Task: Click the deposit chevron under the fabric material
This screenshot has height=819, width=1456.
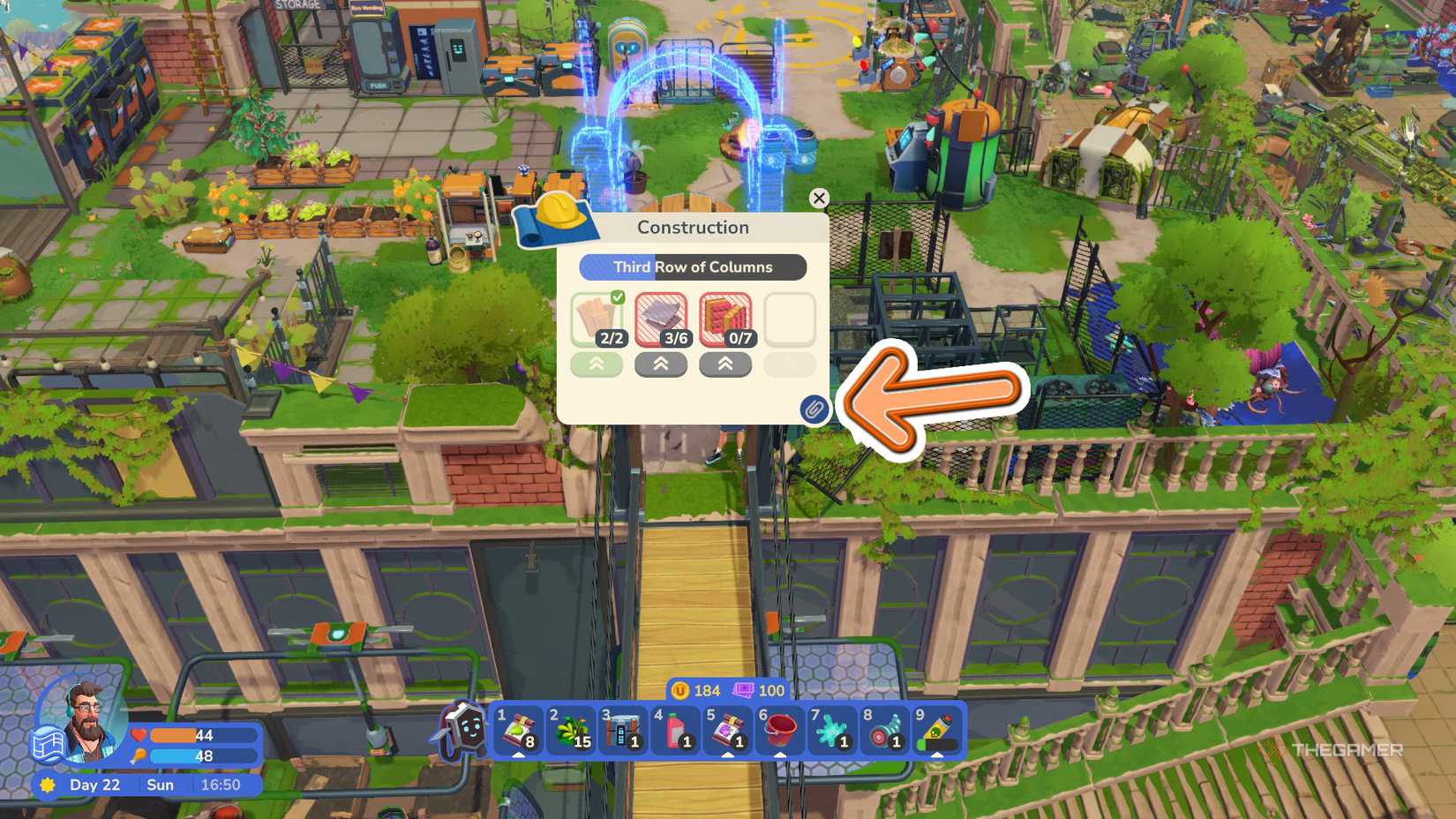Action: (661, 364)
